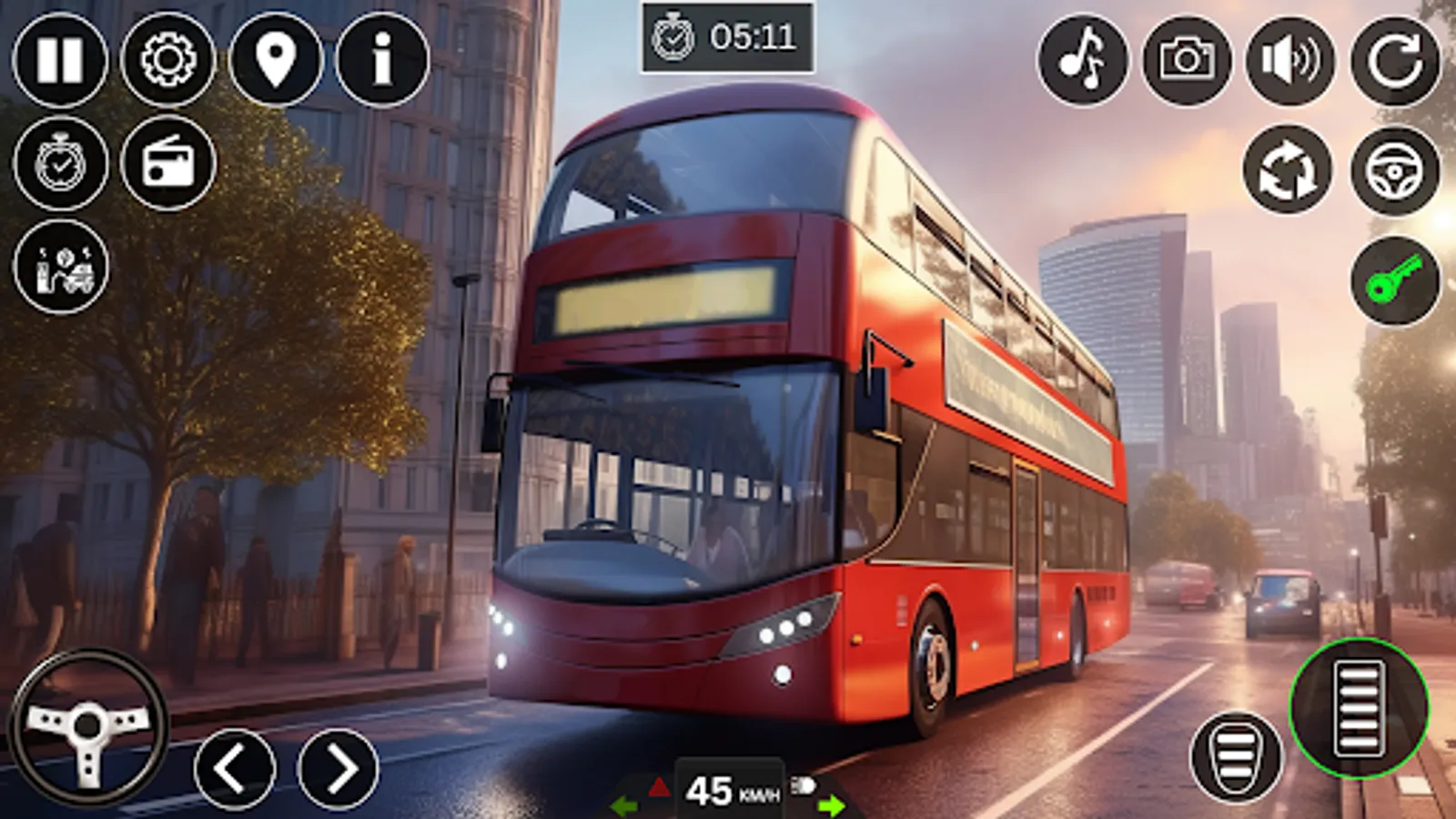Open the game settings gear
Viewport: 1456px width, 819px height.
point(169,60)
